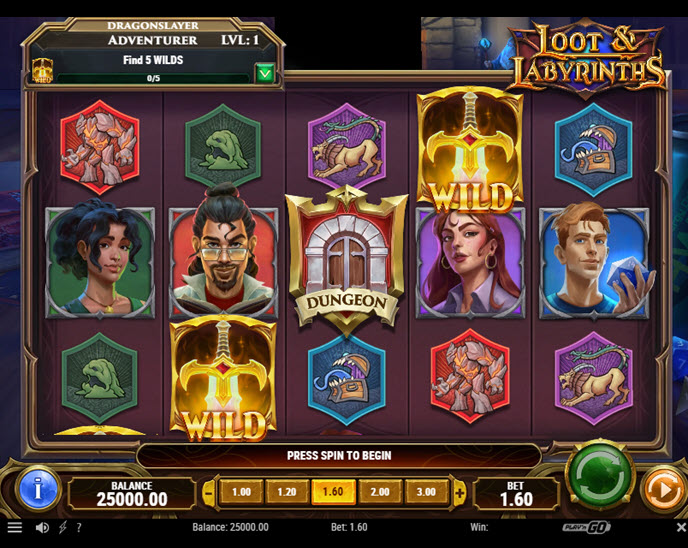Decrease bet with the minus button

pos(209,492)
